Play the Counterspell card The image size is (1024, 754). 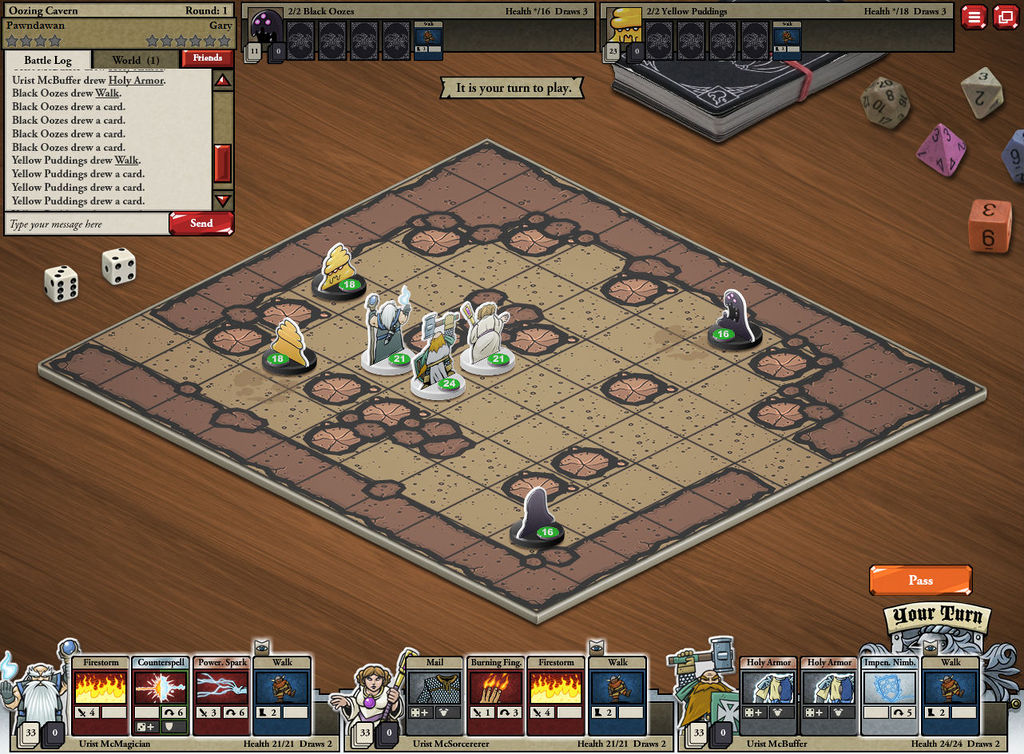click(160, 690)
